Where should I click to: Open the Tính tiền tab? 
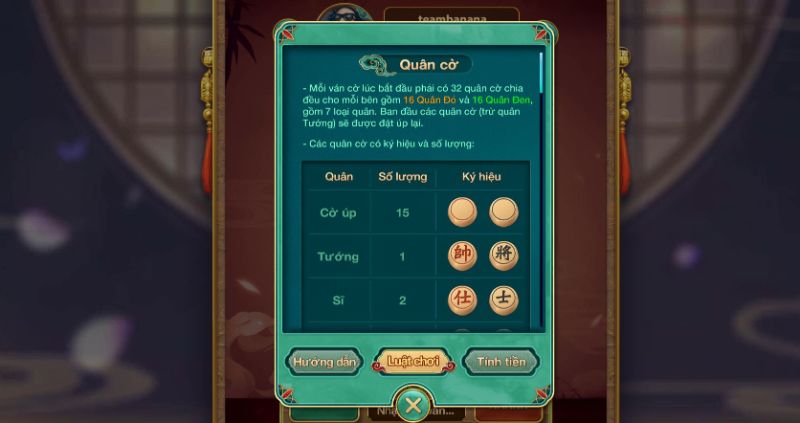click(x=501, y=362)
